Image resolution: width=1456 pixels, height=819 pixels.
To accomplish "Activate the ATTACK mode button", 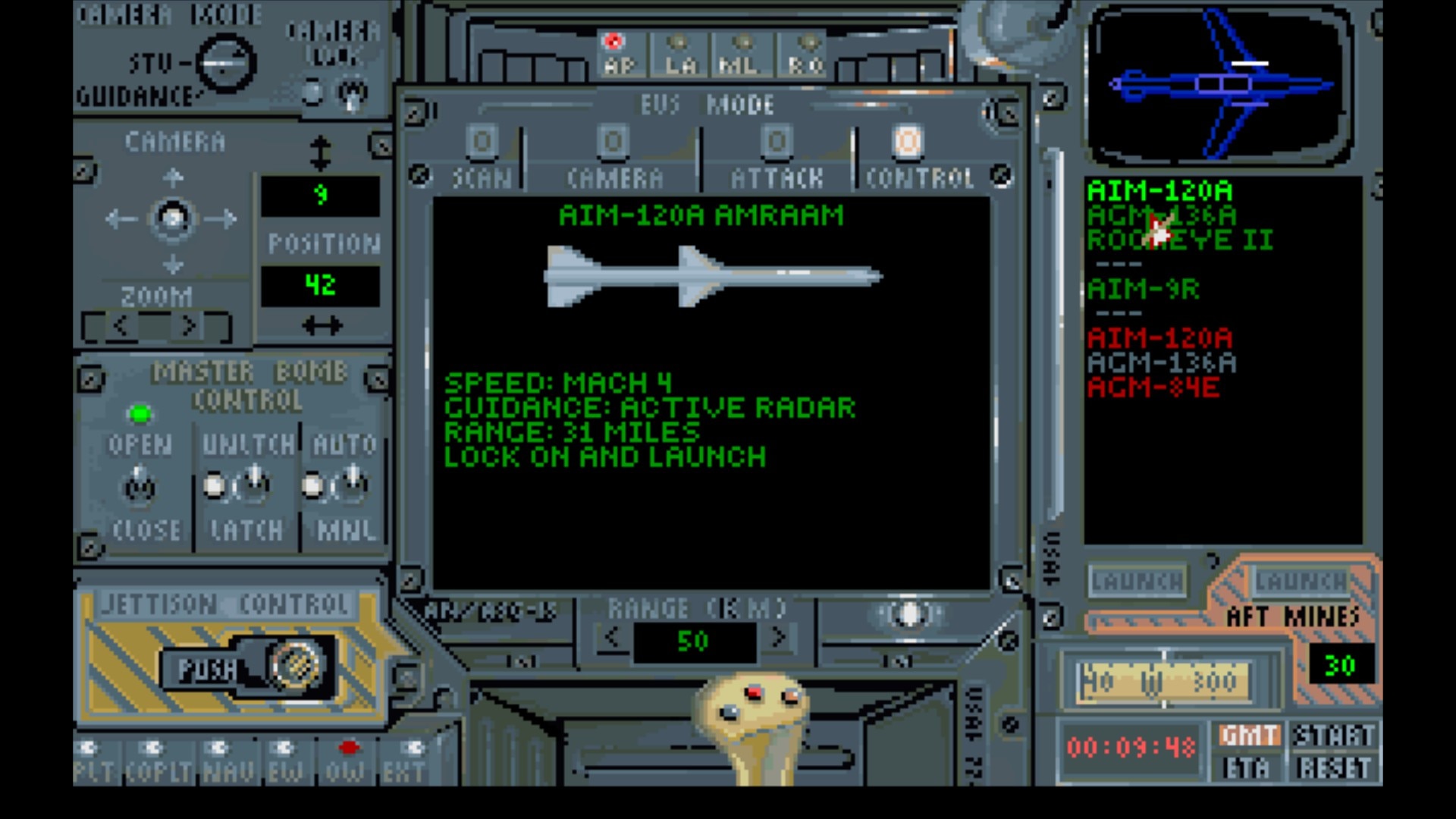I will pos(777,143).
